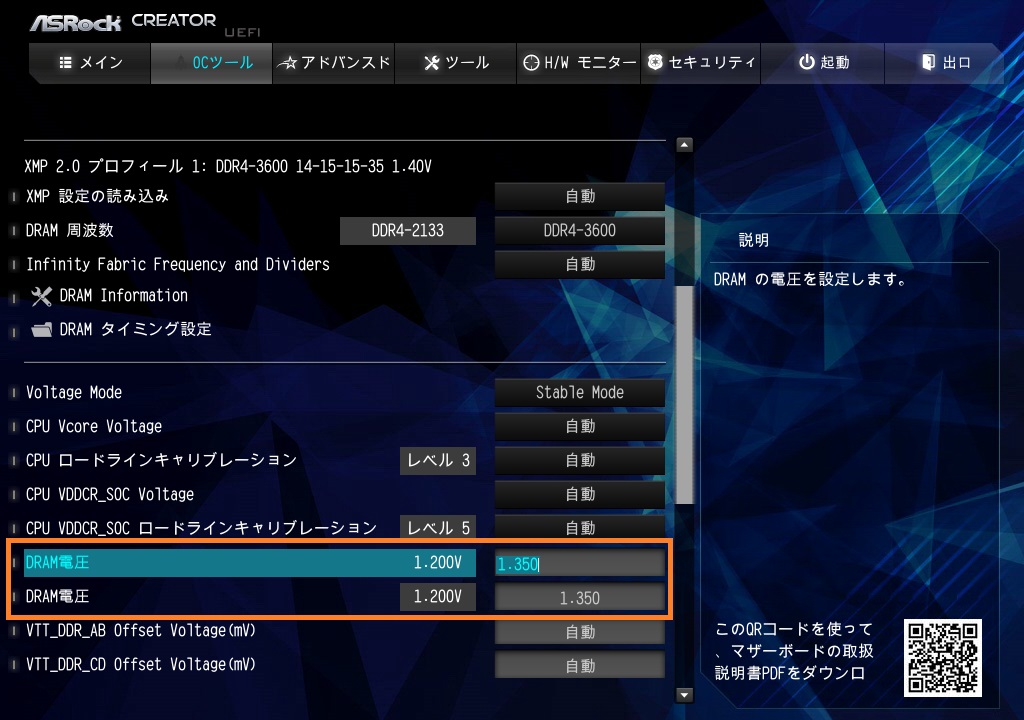This screenshot has height=720, width=1024.
Task: Click the scrollbar's down arrow
Action: 685,694
